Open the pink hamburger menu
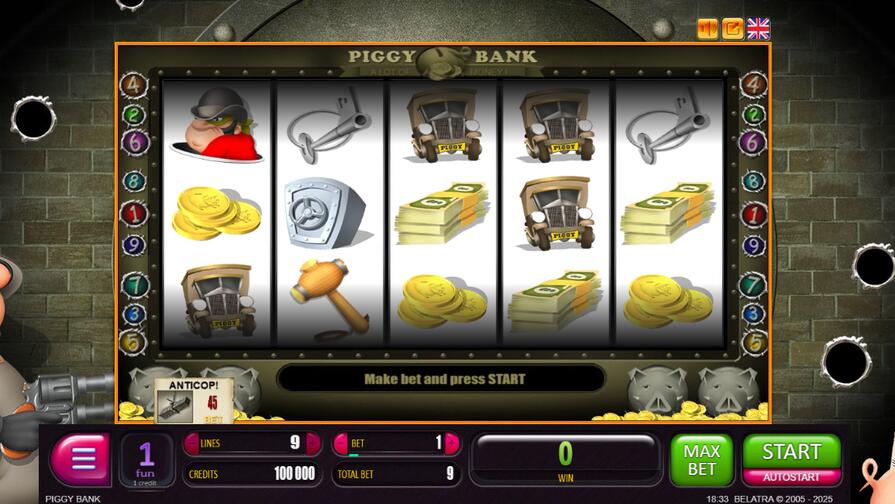Image resolution: width=895 pixels, height=504 pixels. 83,459
